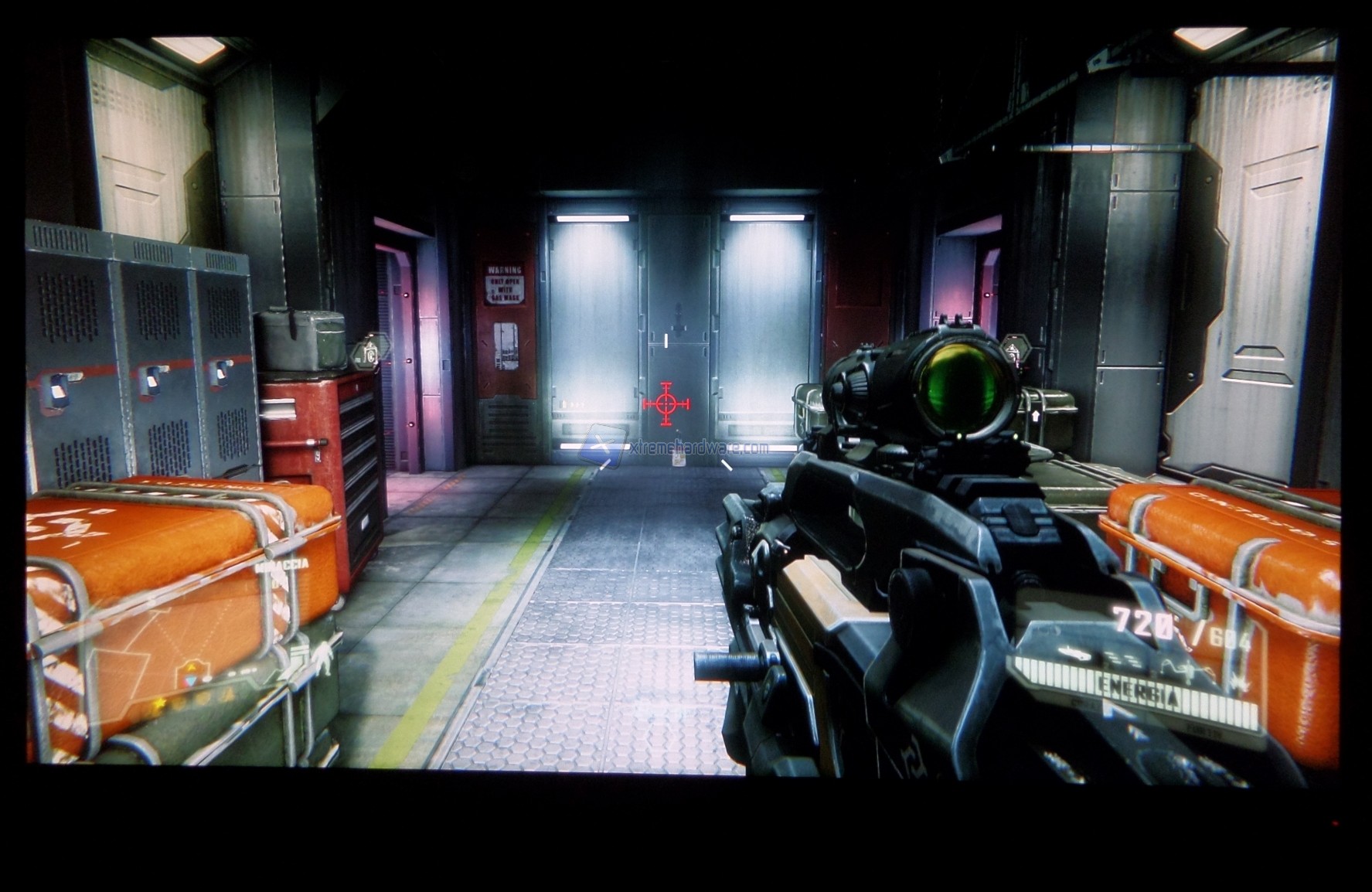The image size is (1372, 892).
Task: Select the nanosuit stance figure icon
Action: pyautogui.click(x=321, y=658)
